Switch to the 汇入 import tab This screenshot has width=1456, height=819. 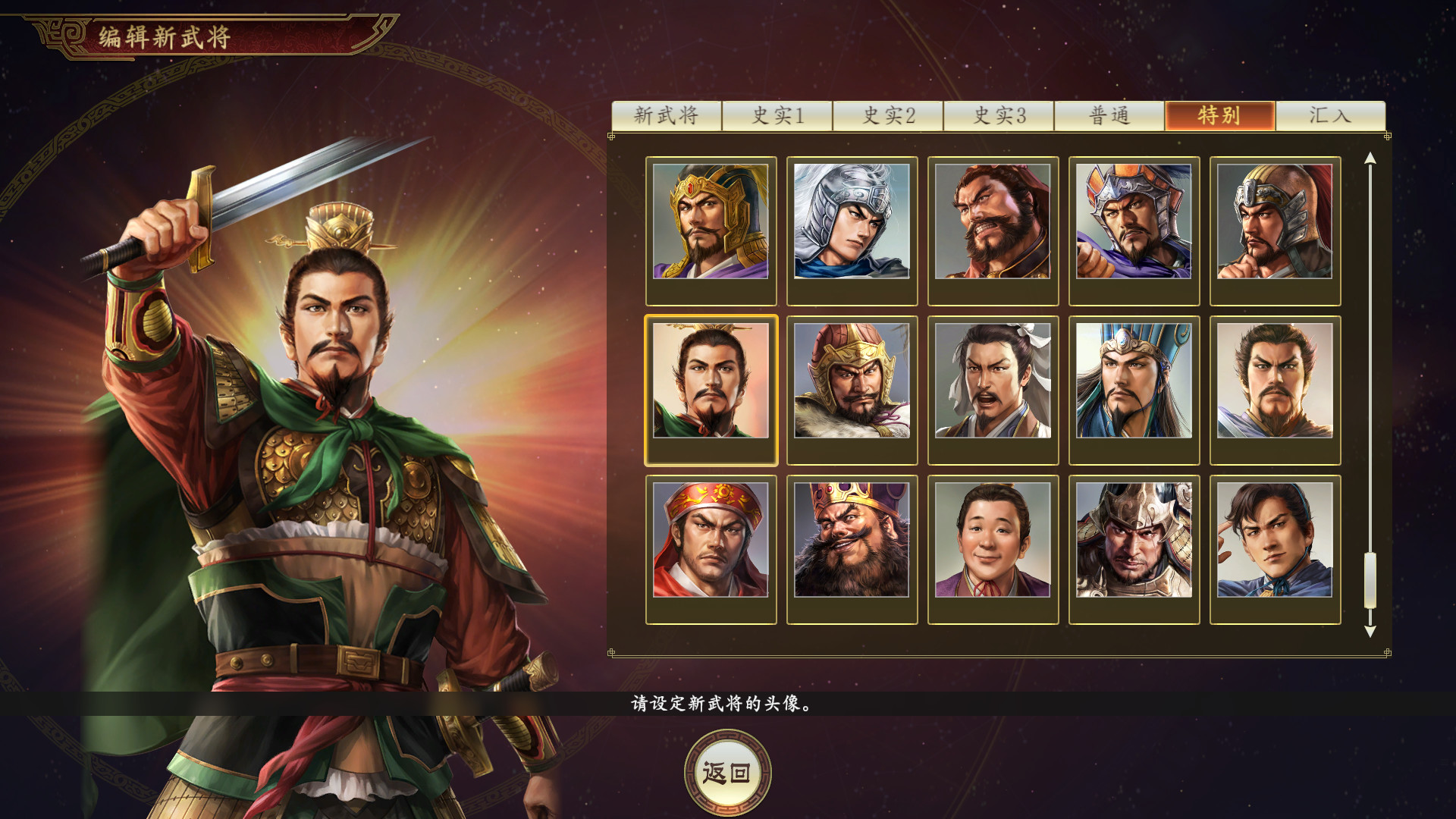[x=1332, y=116]
